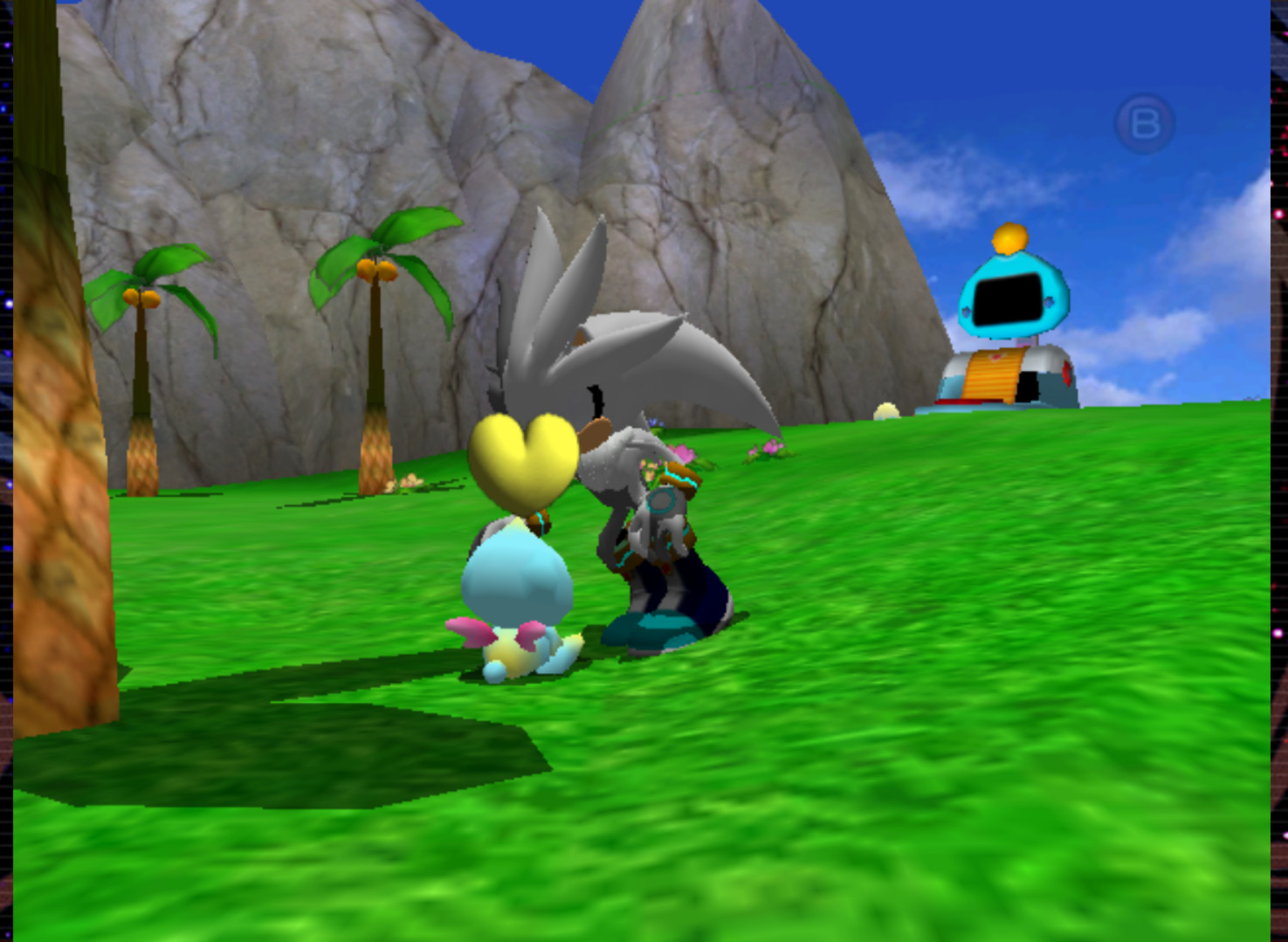Click the white egg near the robot
Viewport: 1288px width, 942px height.
[x=886, y=409]
